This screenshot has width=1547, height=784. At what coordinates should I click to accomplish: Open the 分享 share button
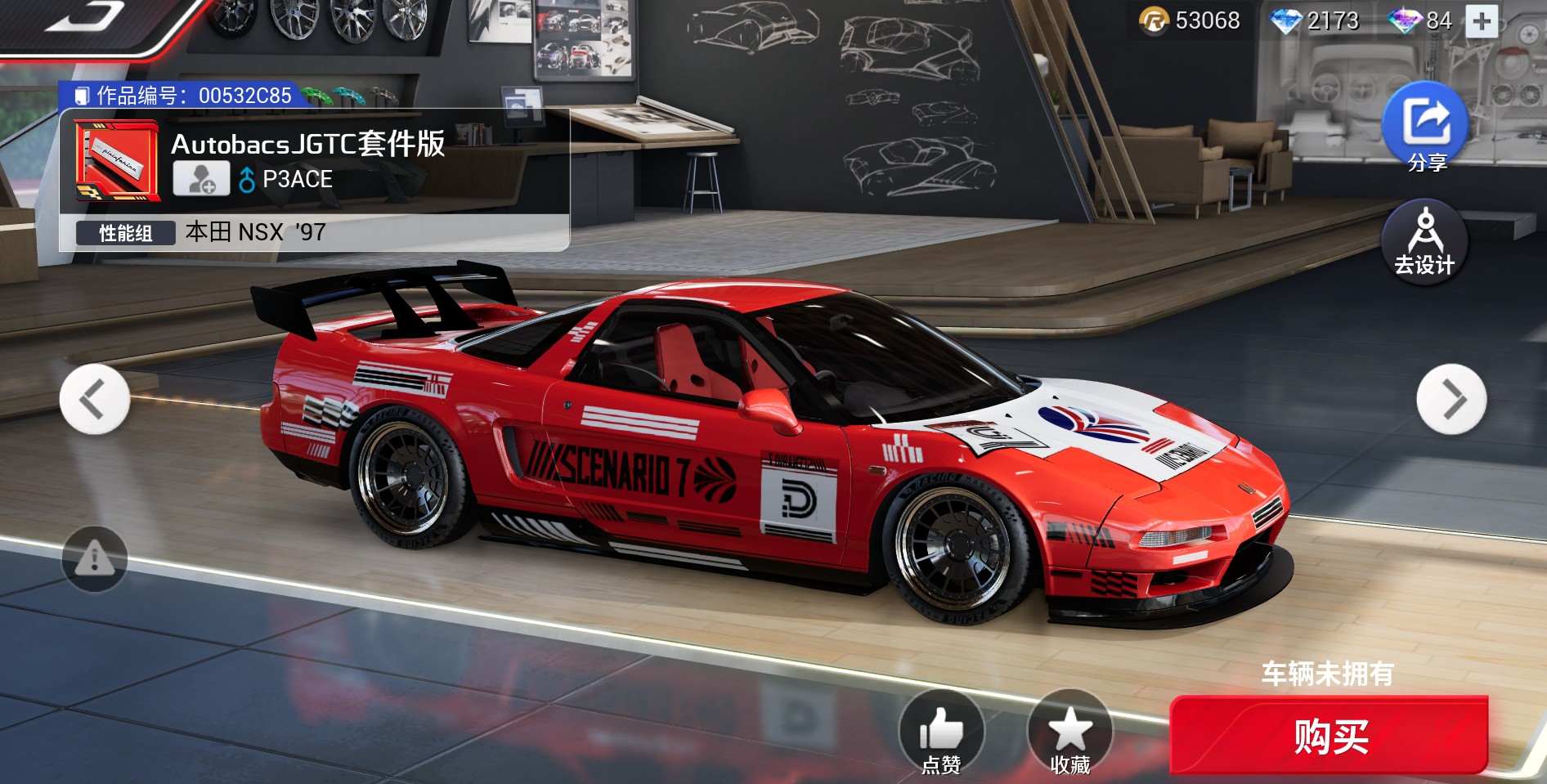[1426, 127]
